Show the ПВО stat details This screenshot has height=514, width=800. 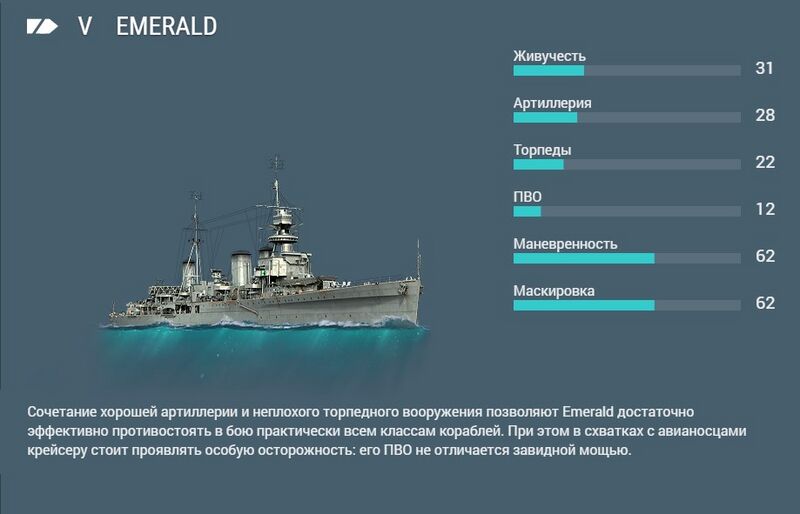tap(527, 197)
